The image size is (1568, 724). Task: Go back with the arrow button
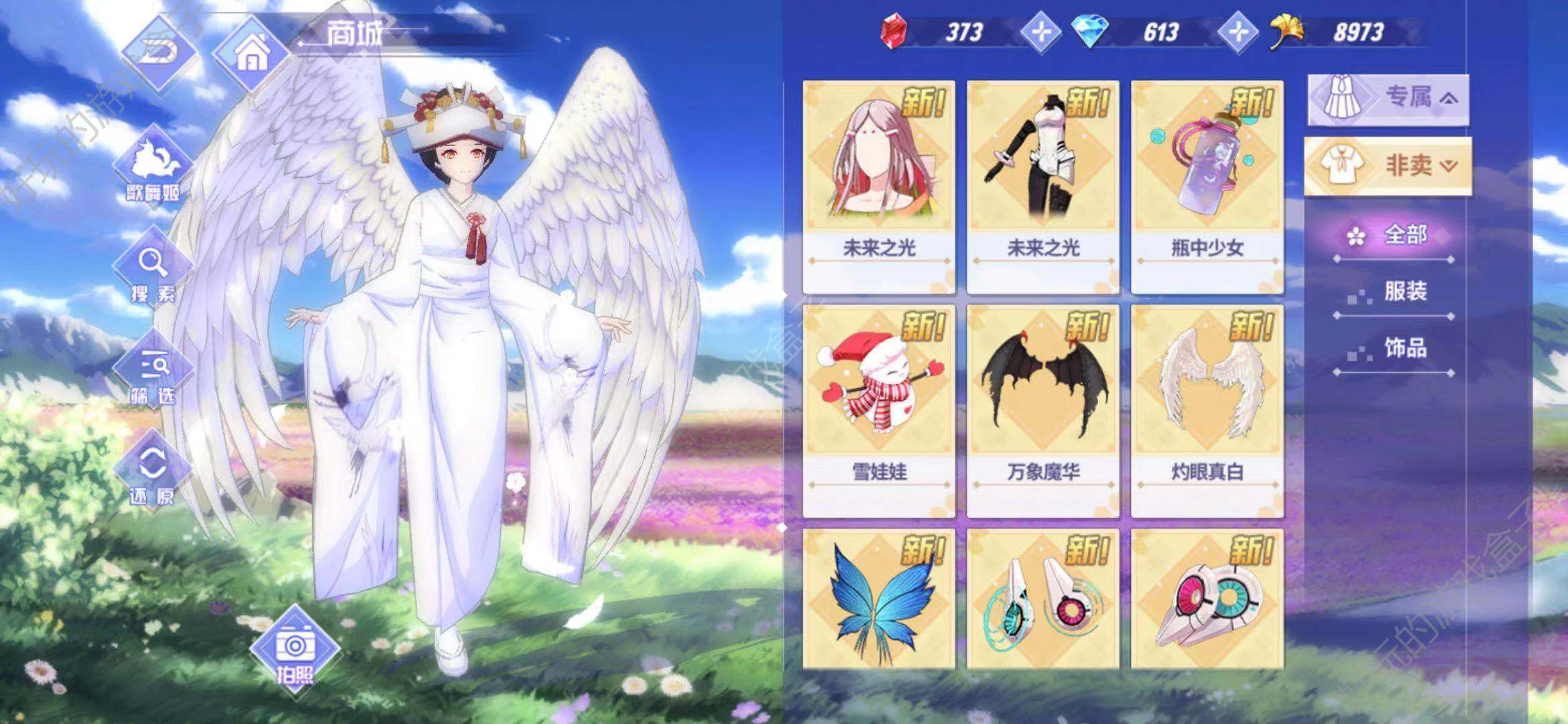coord(159,50)
